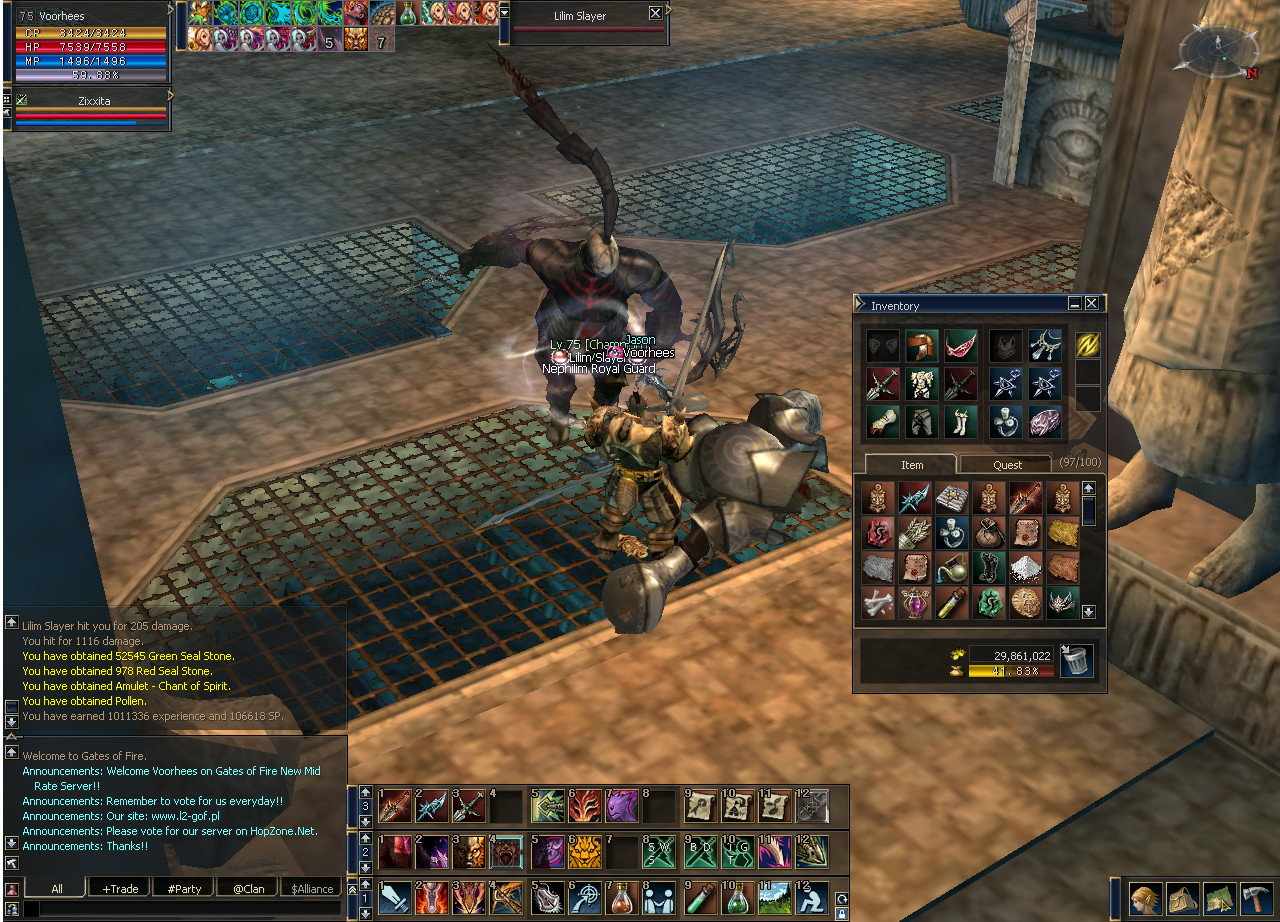Open the character portrait menu button

(x=1146, y=897)
